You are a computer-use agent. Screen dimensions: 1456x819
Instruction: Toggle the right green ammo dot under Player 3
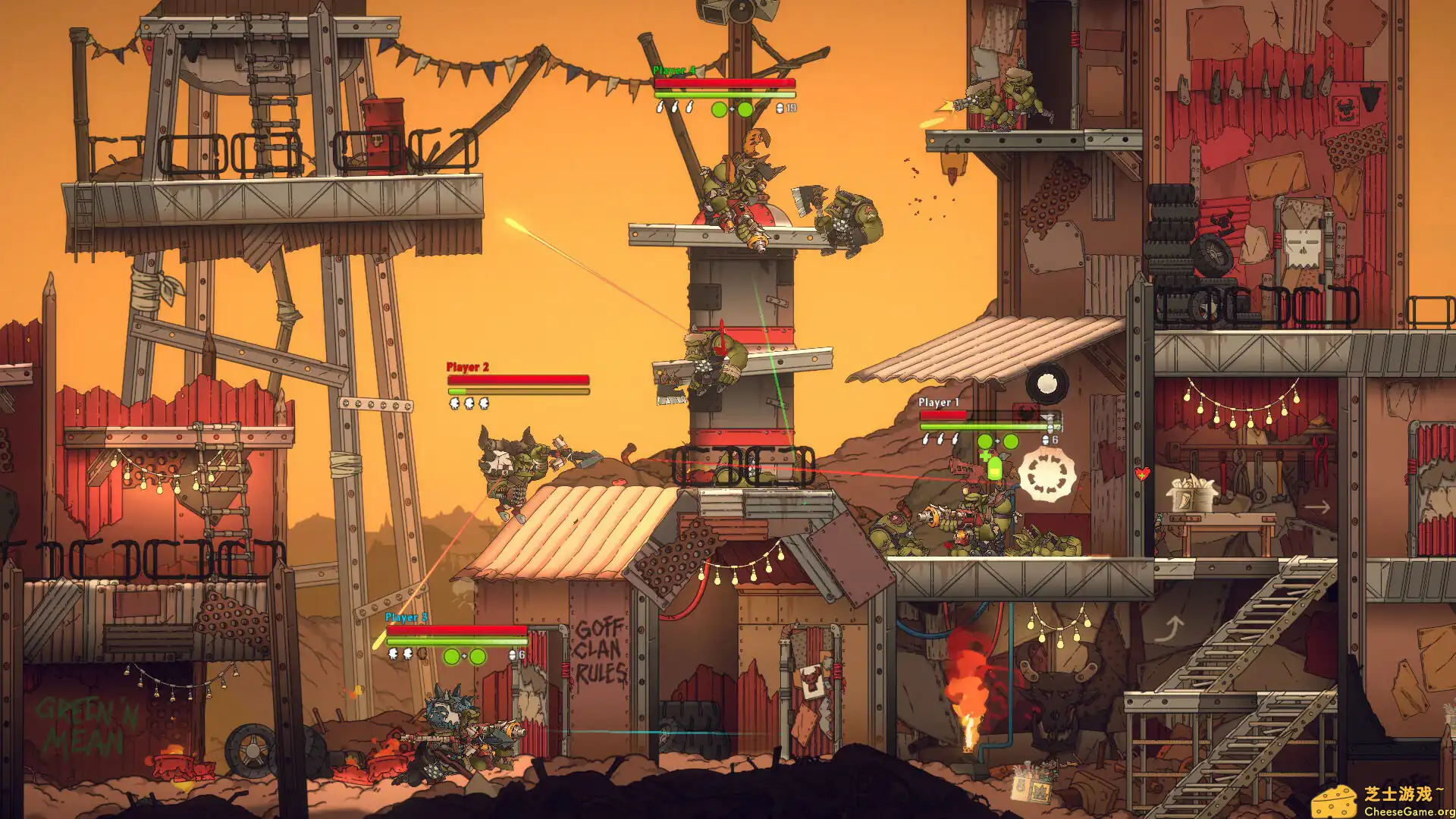tap(478, 656)
